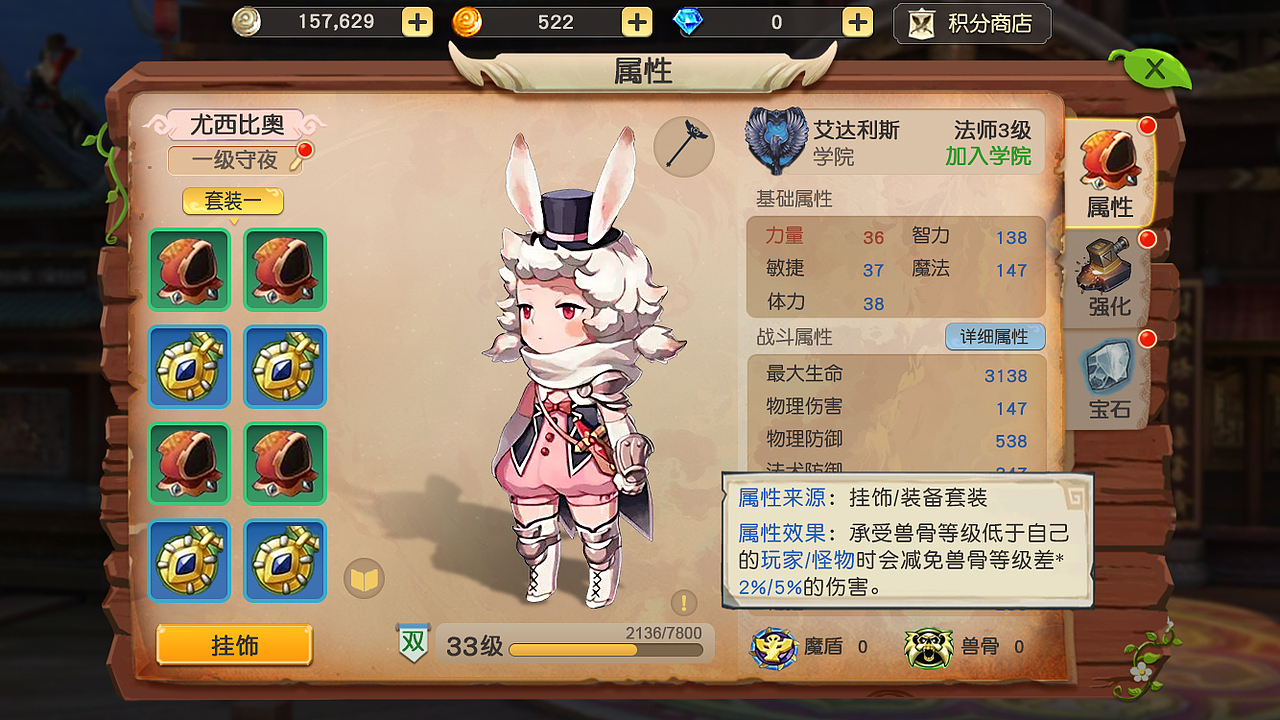Click the 兽骨 beast bone emblem at the bottom
The width and height of the screenshot is (1280, 720).
coord(930,647)
